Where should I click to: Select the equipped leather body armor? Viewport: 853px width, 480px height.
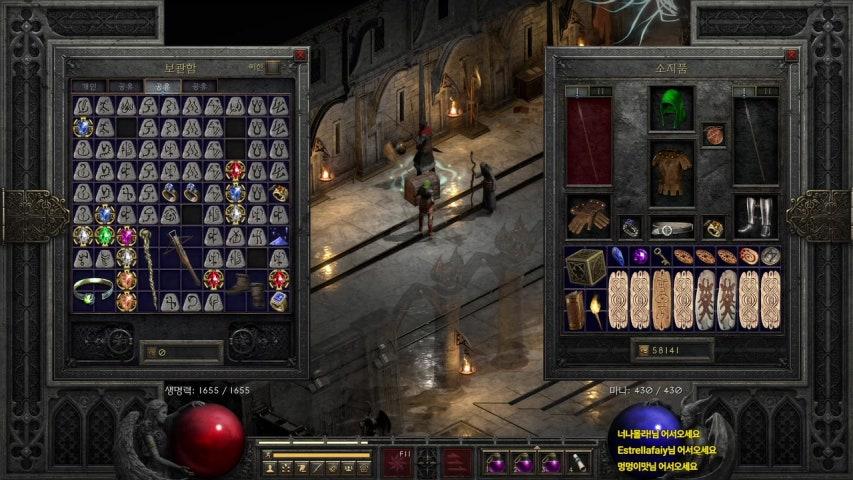[671, 173]
